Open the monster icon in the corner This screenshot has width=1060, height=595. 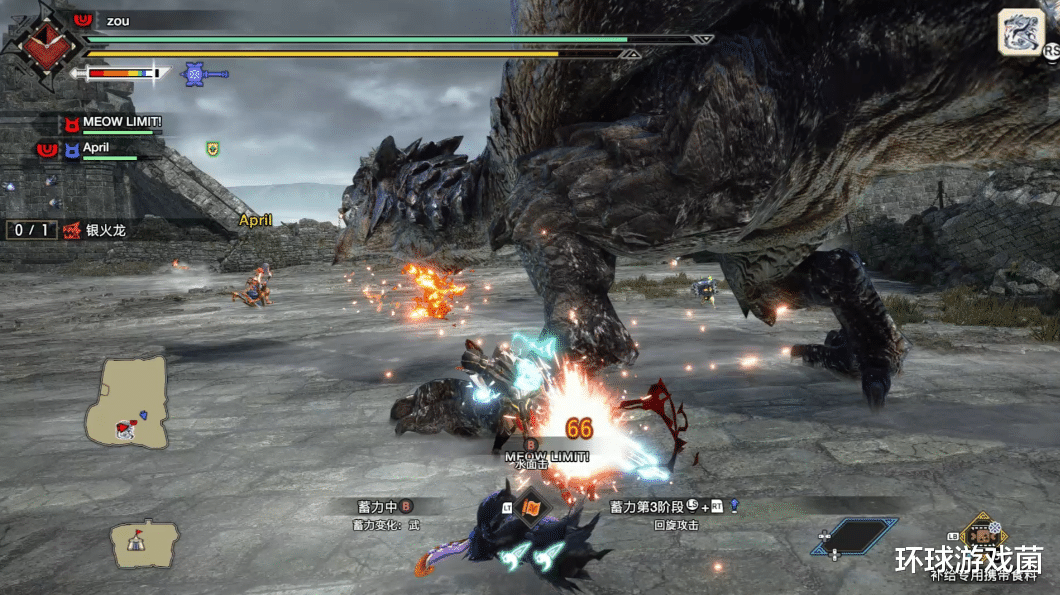point(1020,32)
